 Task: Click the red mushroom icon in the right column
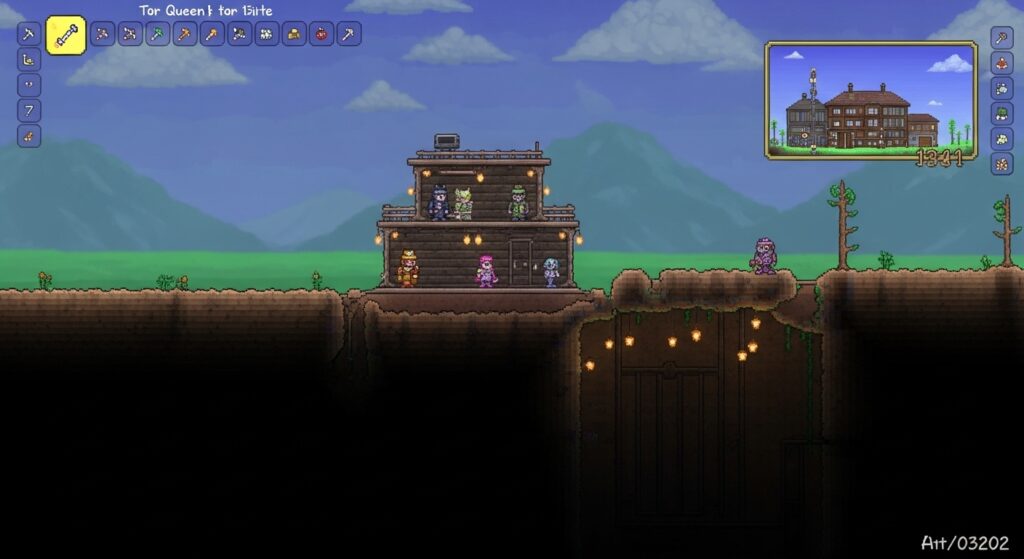(x=1002, y=63)
